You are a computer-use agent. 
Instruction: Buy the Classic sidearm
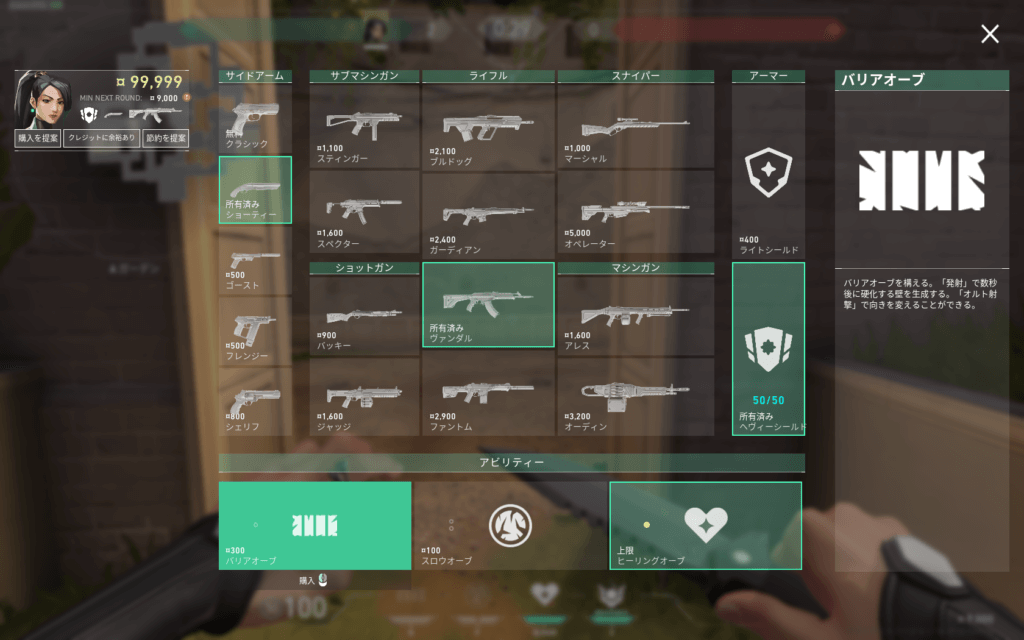click(255, 119)
